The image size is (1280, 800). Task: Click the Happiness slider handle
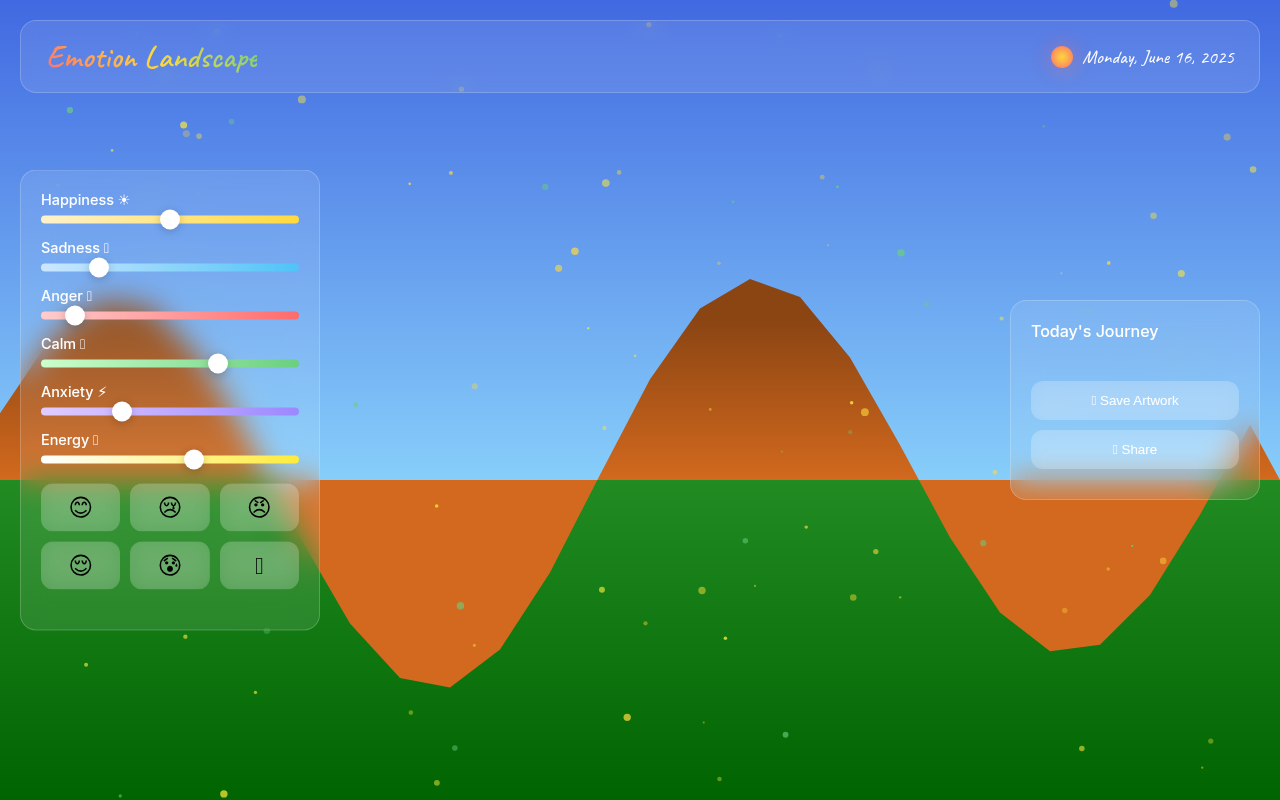[x=170, y=219]
